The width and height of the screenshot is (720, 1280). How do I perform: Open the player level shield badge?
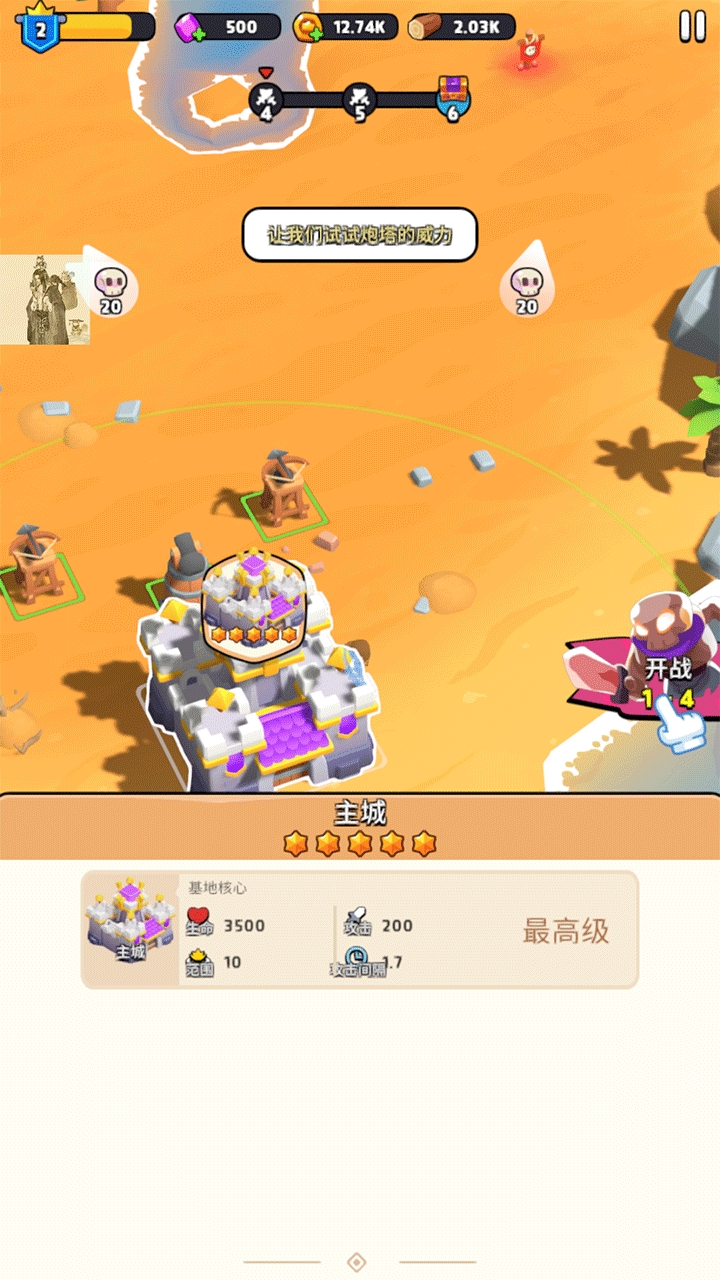pyautogui.click(x=40, y=28)
